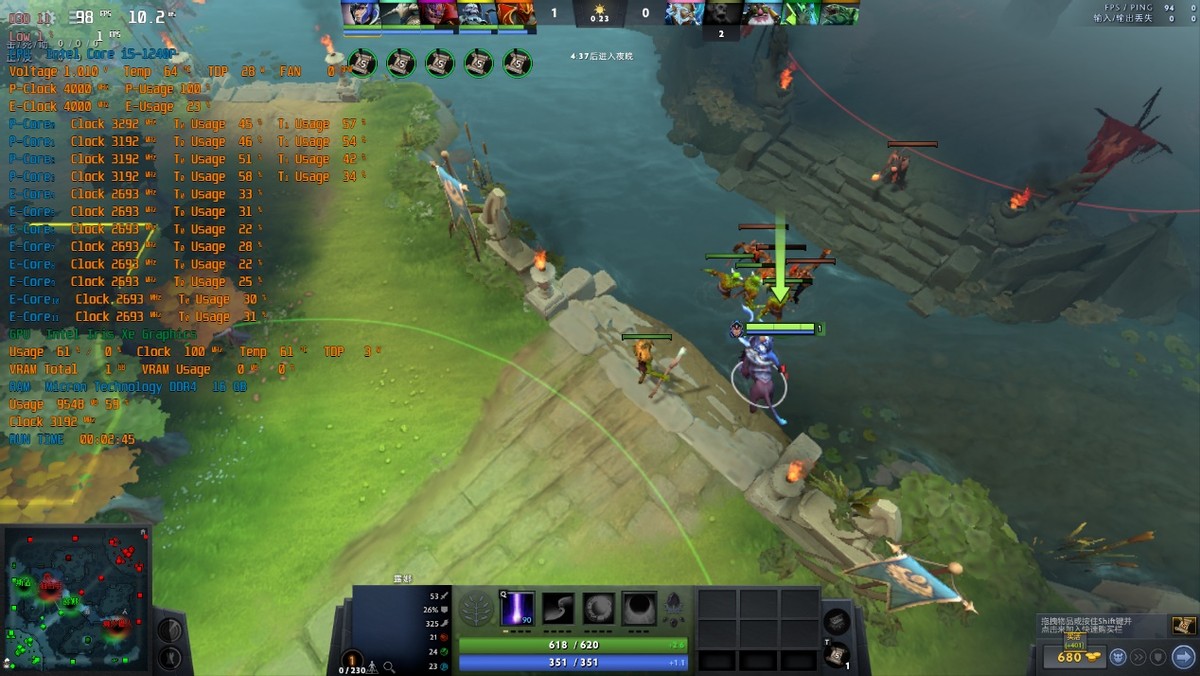Screen dimensions: 1200x676
Task: Select the courier head icon
Action: pyautogui.click(x=1116, y=657)
